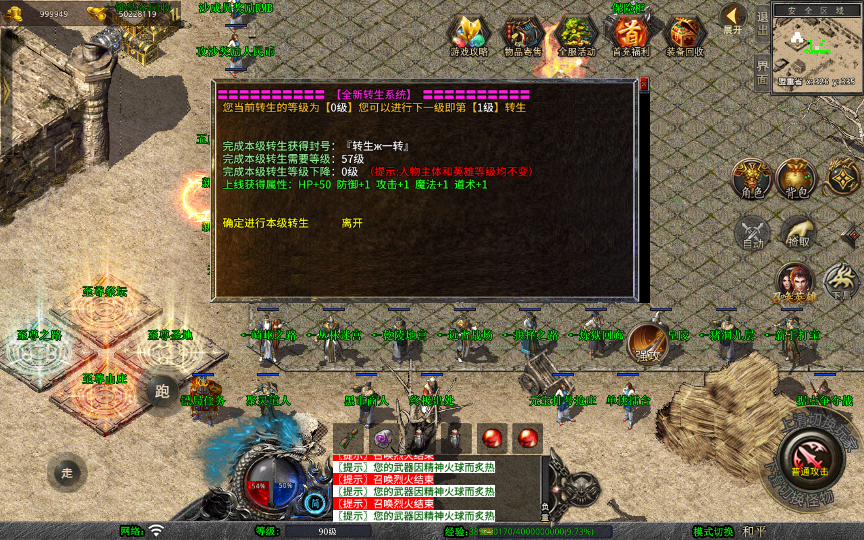Viewport: 864px width, 540px height.
Task: Switch to 跑 run mode
Action: click(x=161, y=392)
